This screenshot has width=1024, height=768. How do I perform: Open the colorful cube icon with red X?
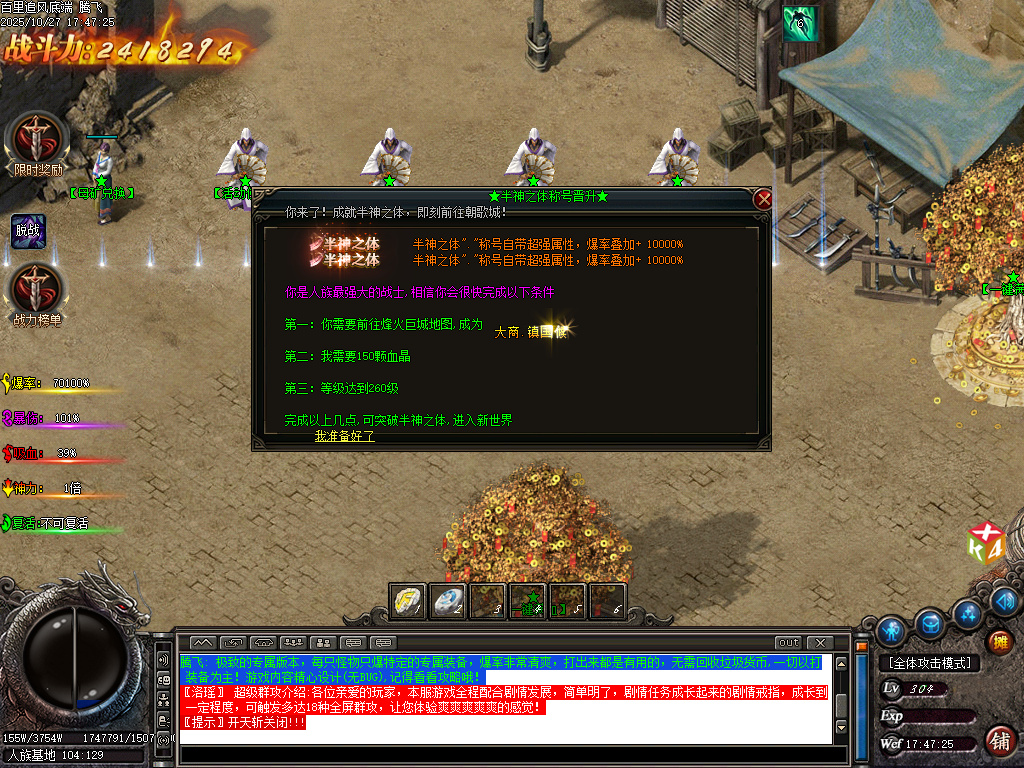[984, 542]
